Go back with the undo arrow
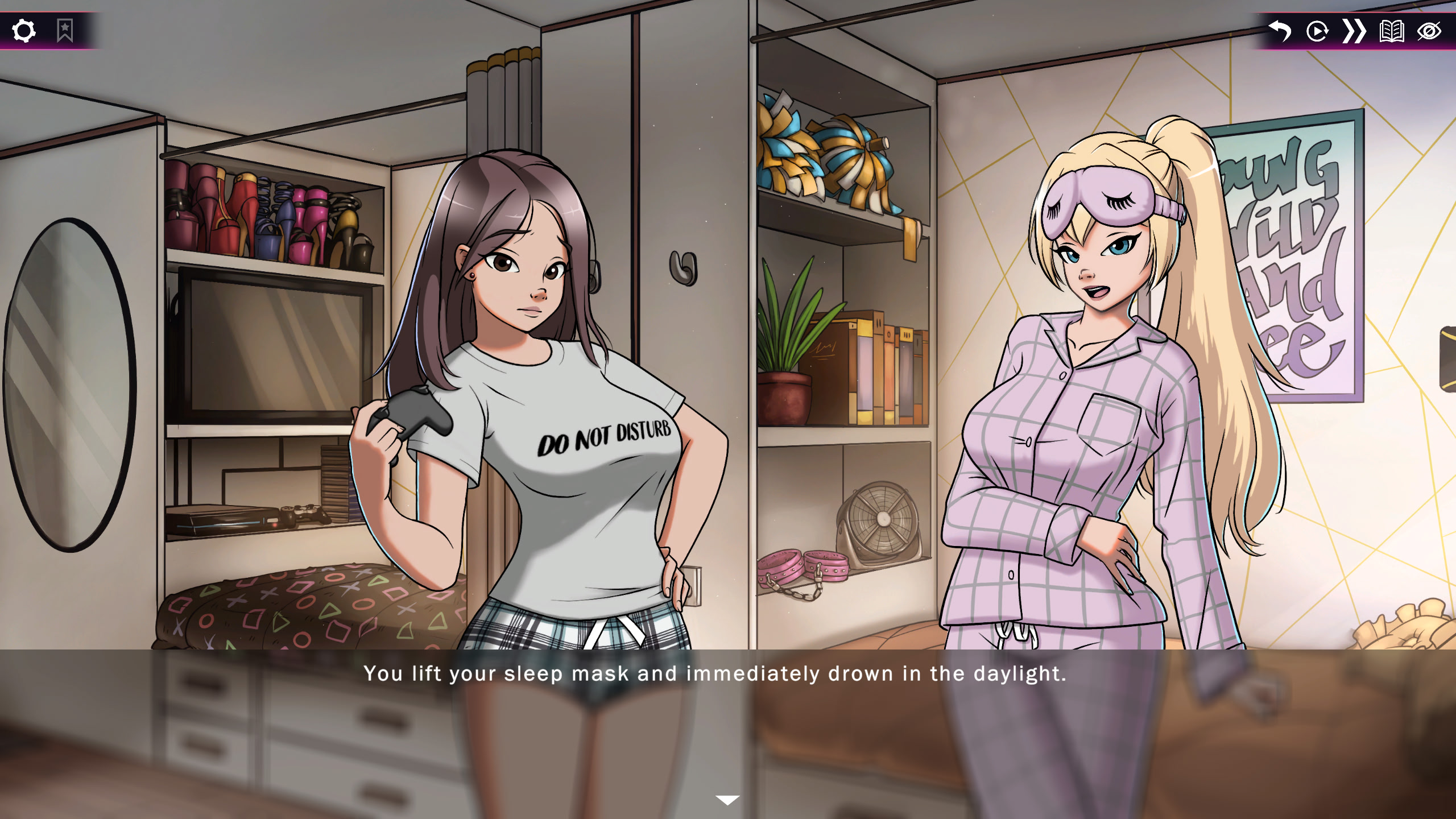The image size is (1456, 819). (1280, 31)
